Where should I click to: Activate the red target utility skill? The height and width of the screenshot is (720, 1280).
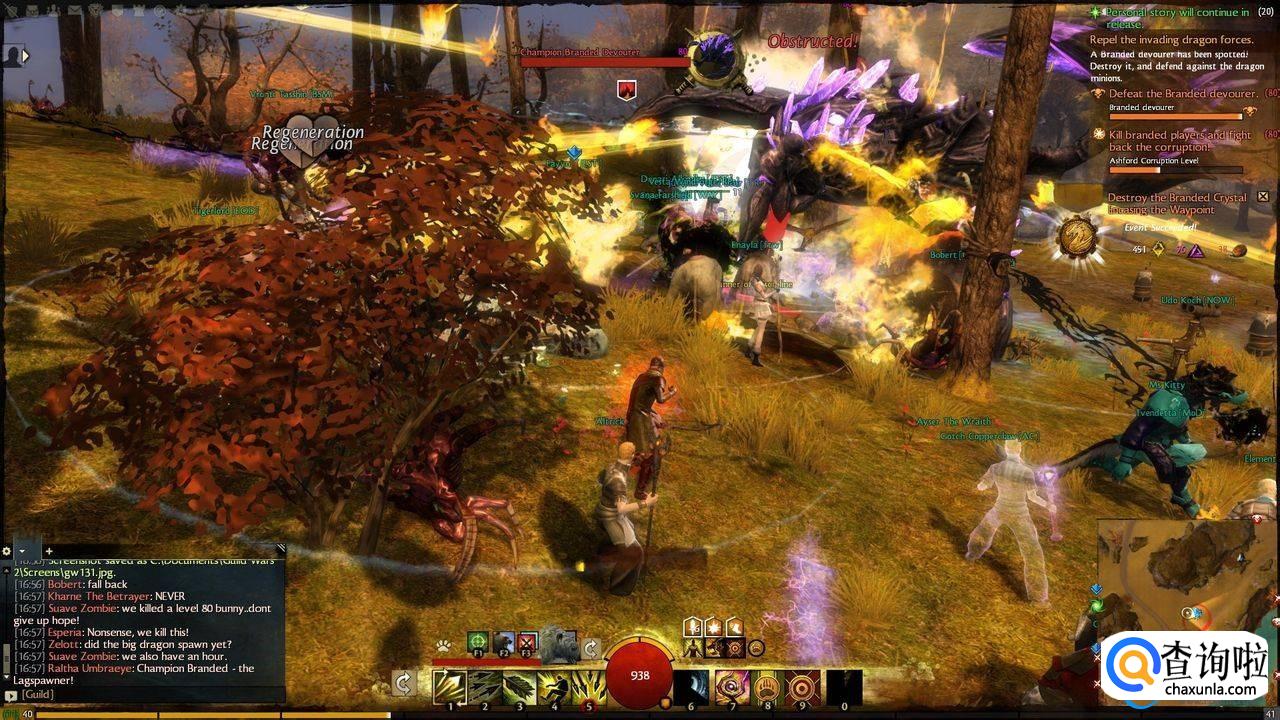tap(803, 687)
